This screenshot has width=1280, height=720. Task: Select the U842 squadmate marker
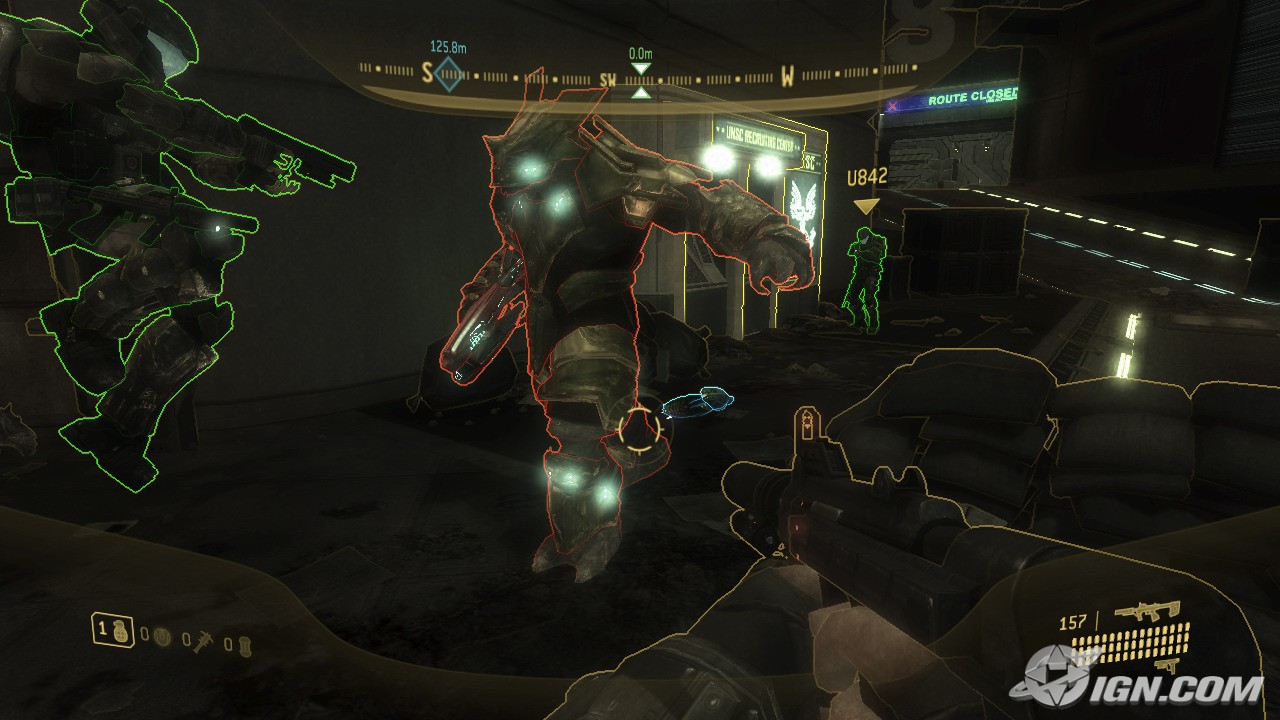pos(866,206)
